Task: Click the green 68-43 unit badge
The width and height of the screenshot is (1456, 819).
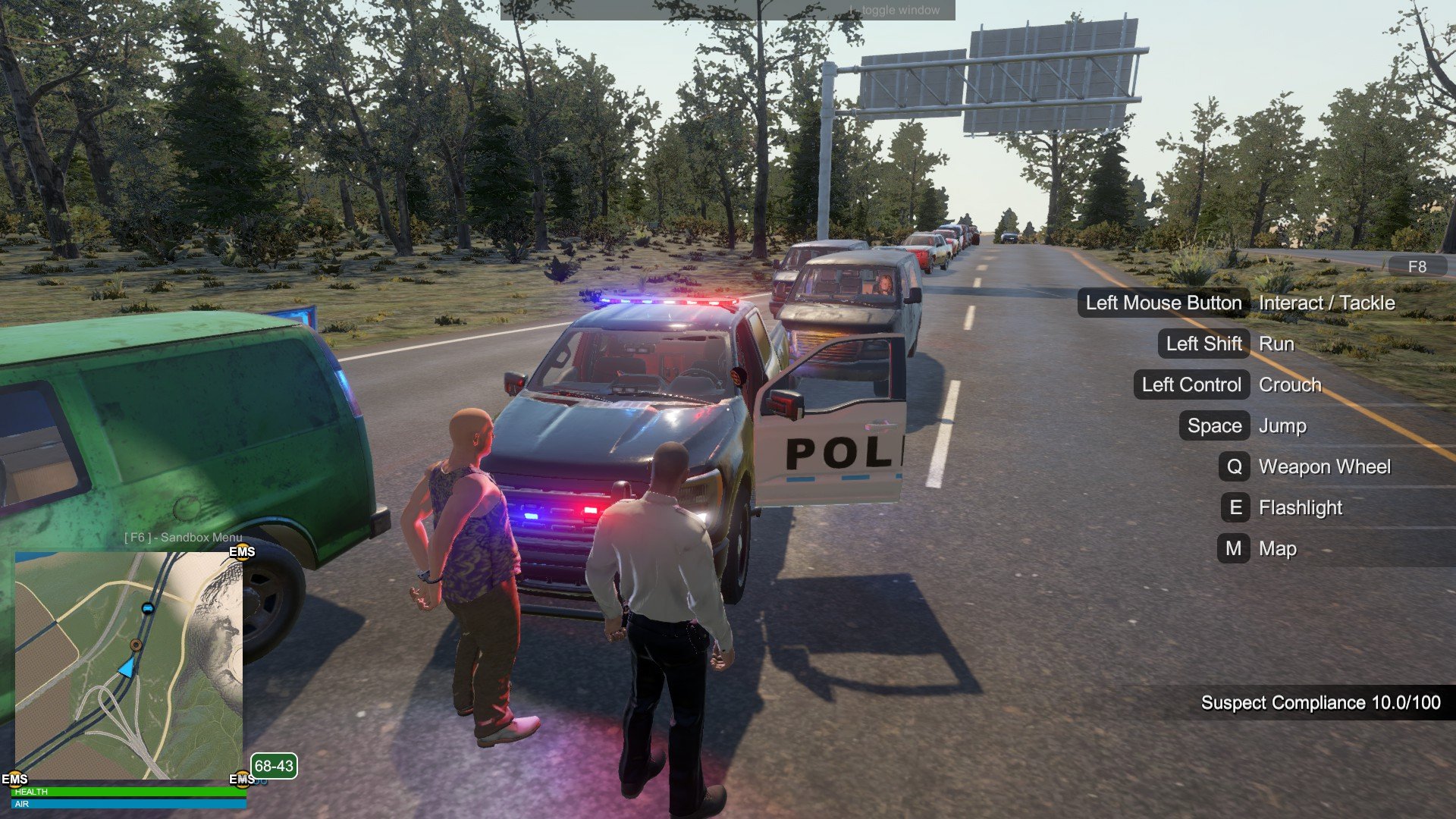Action: point(273,766)
